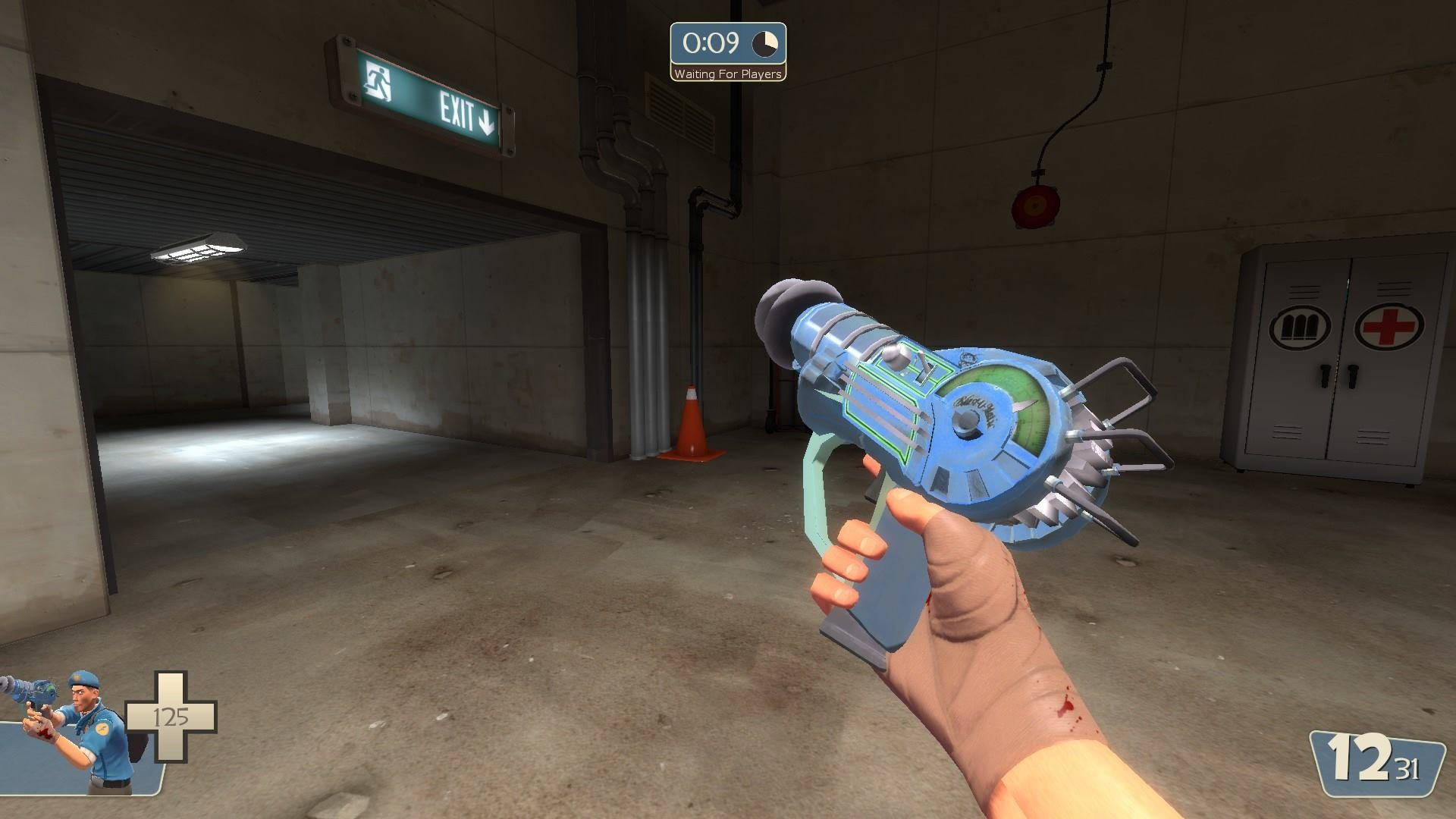
Task: Expand the Waiting For Players panel
Action: 726,49
